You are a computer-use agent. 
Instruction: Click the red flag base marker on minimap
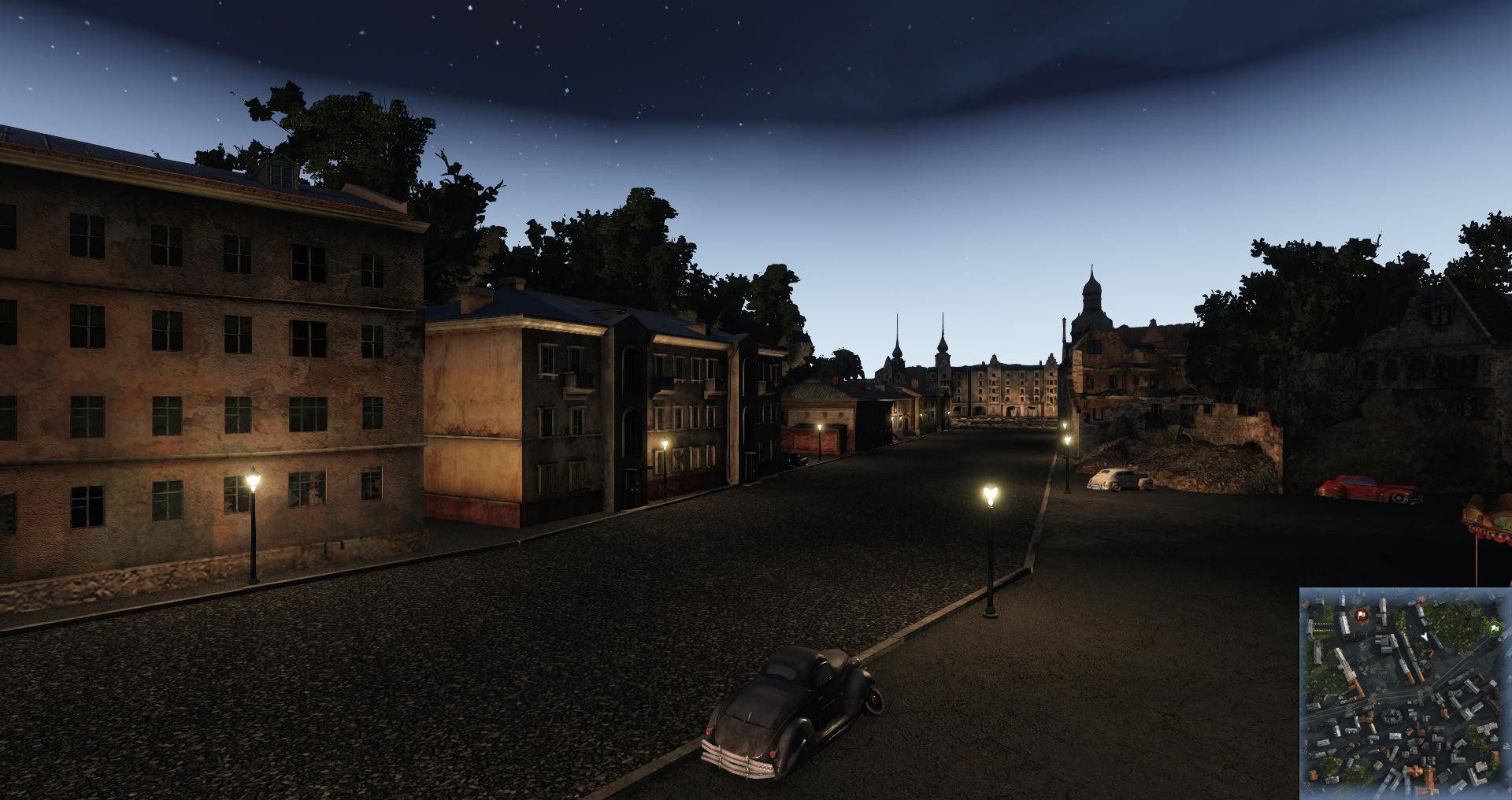(1360, 614)
